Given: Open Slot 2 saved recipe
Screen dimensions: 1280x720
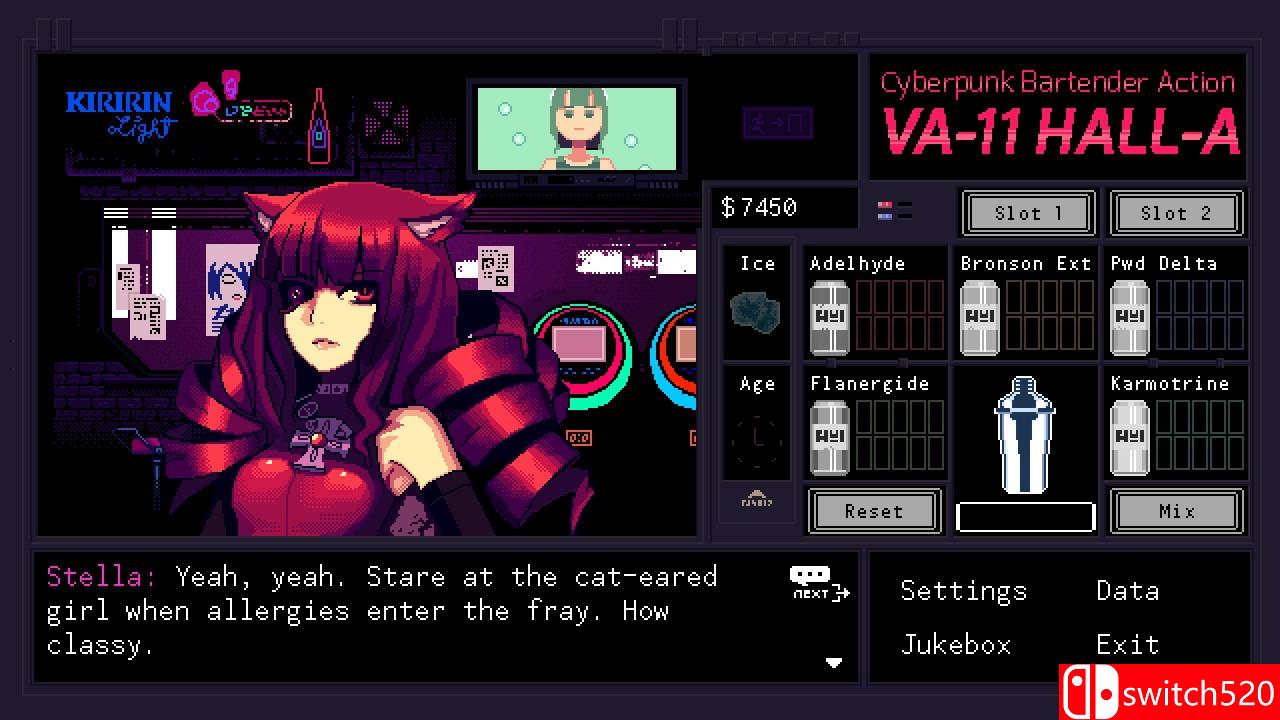Looking at the screenshot, I should [x=1177, y=213].
